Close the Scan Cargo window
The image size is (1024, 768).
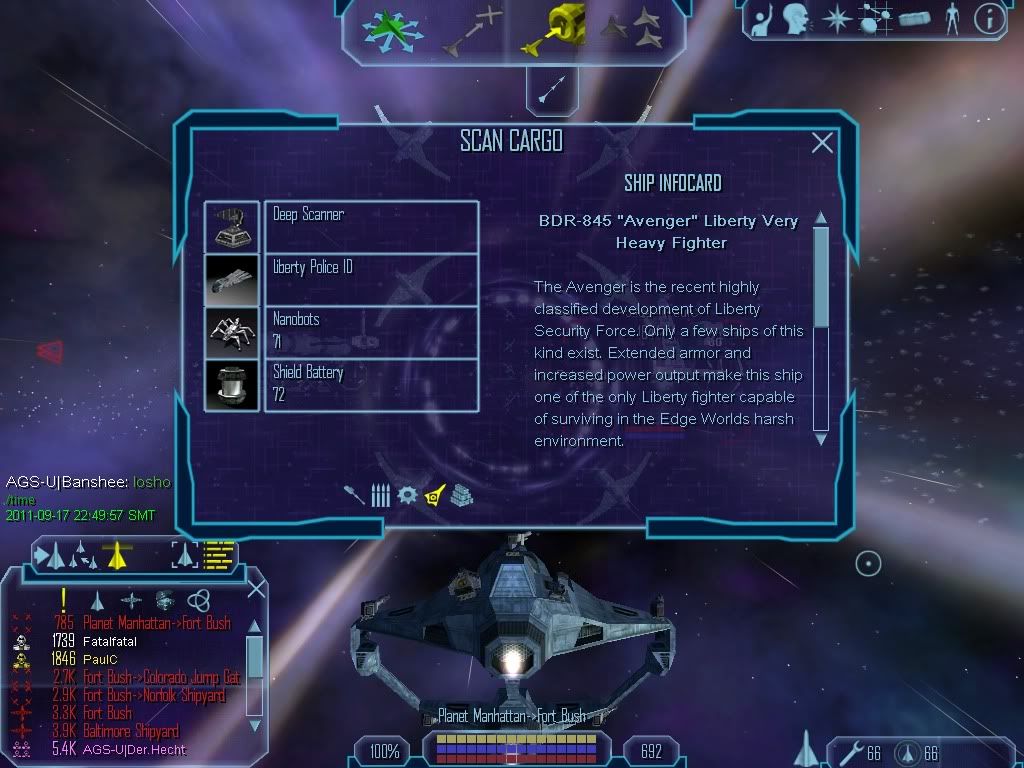pyautogui.click(x=822, y=143)
